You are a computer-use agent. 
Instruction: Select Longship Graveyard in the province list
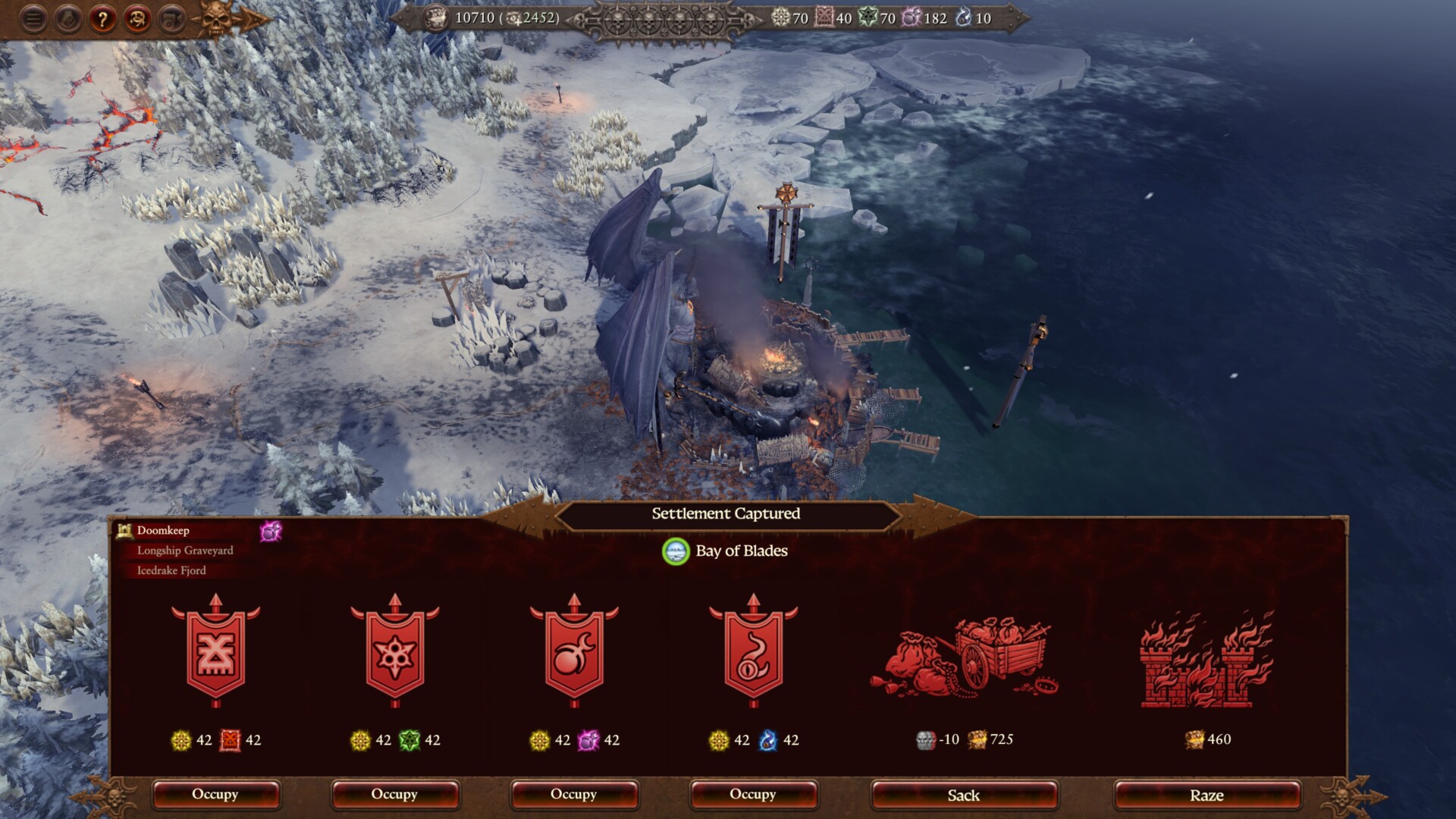(185, 551)
